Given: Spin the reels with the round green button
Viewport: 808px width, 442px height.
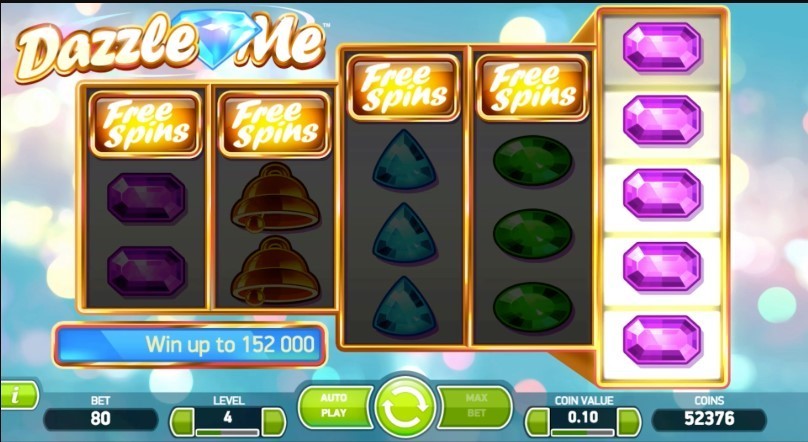Looking at the screenshot, I should tap(403, 408).
